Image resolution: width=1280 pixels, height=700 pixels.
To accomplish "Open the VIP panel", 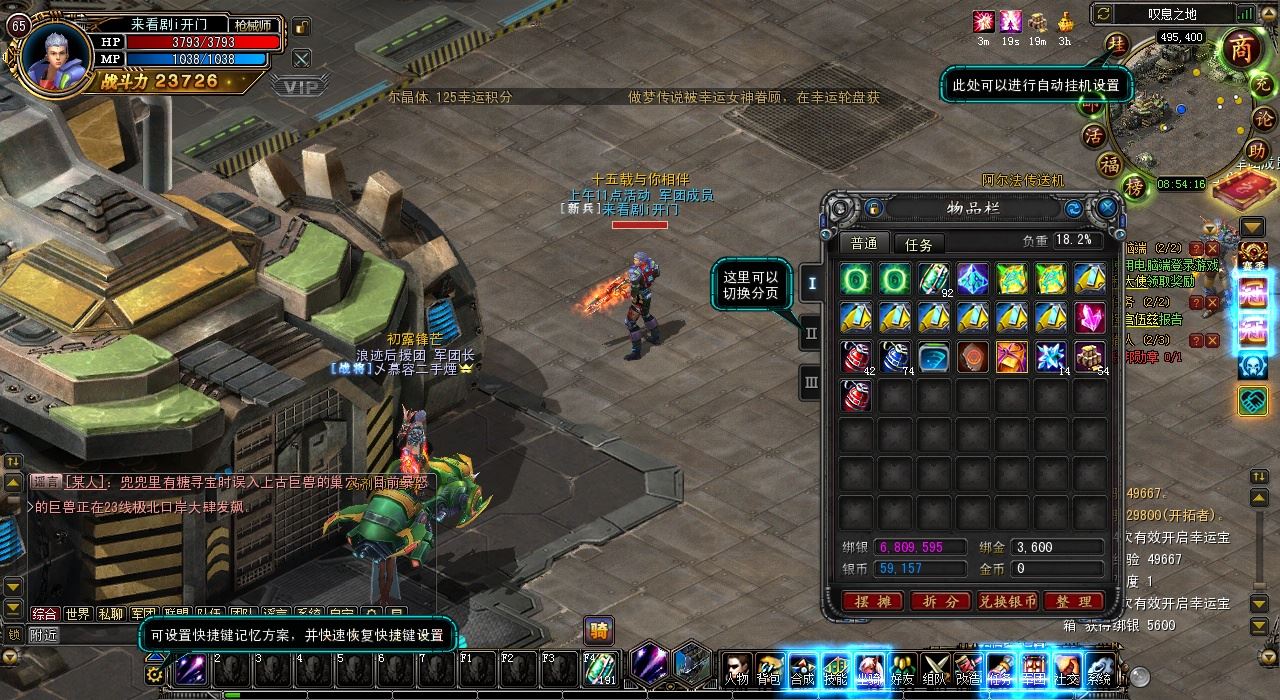I will click(x=297, y=86).
